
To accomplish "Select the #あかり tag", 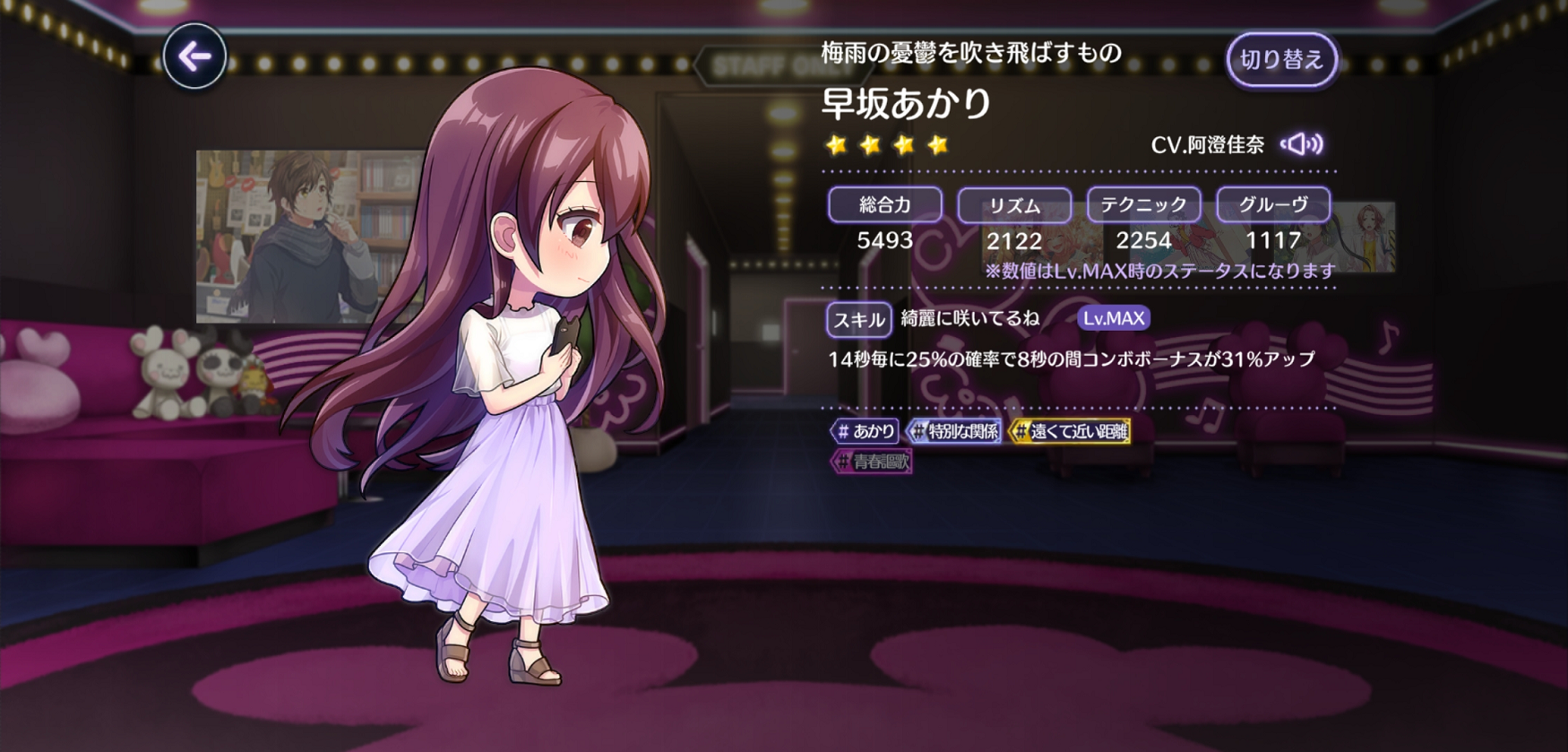I will point(865,431).
